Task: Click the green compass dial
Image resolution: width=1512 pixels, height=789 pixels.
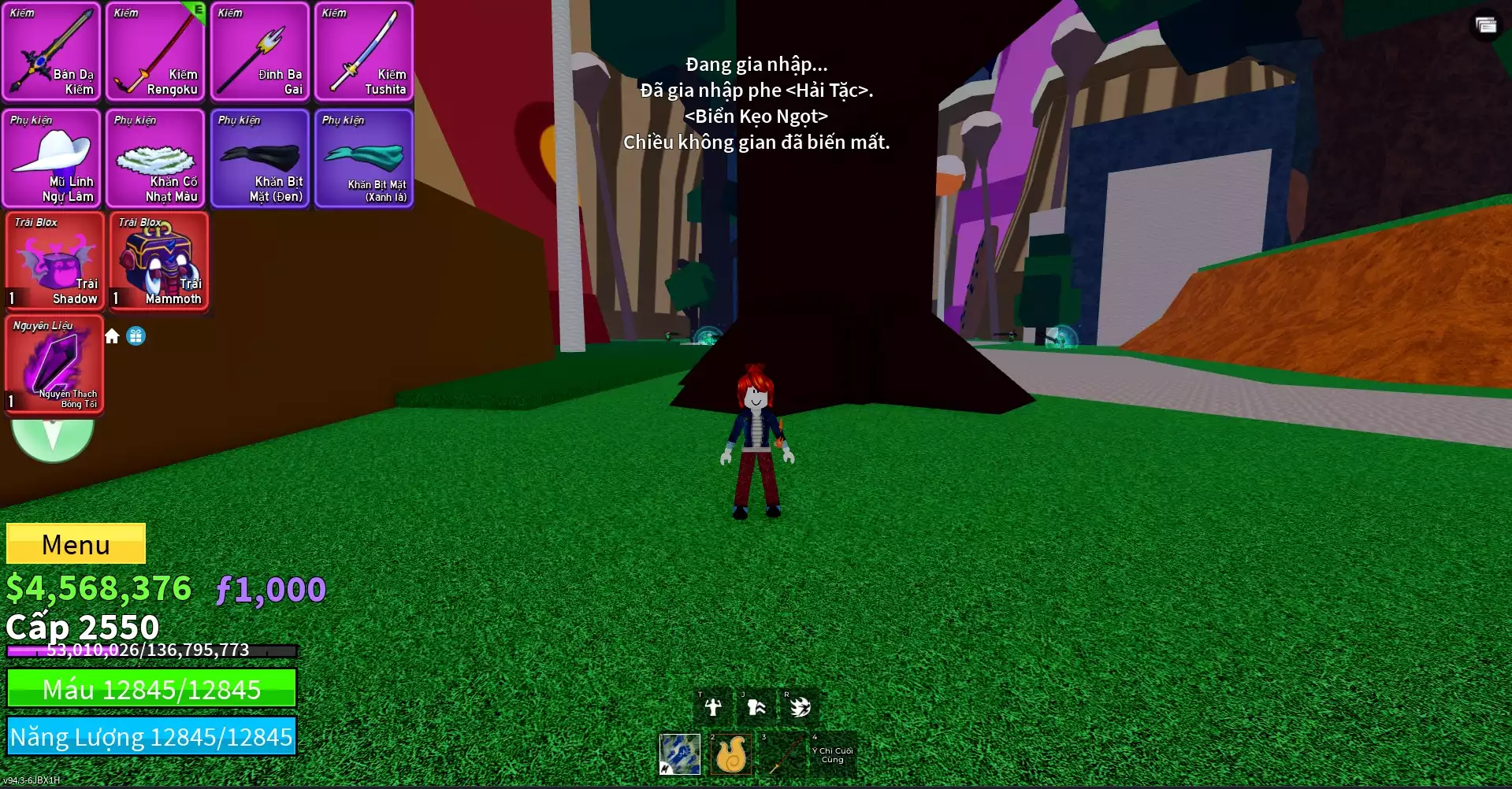Action: tap(53, 438)
